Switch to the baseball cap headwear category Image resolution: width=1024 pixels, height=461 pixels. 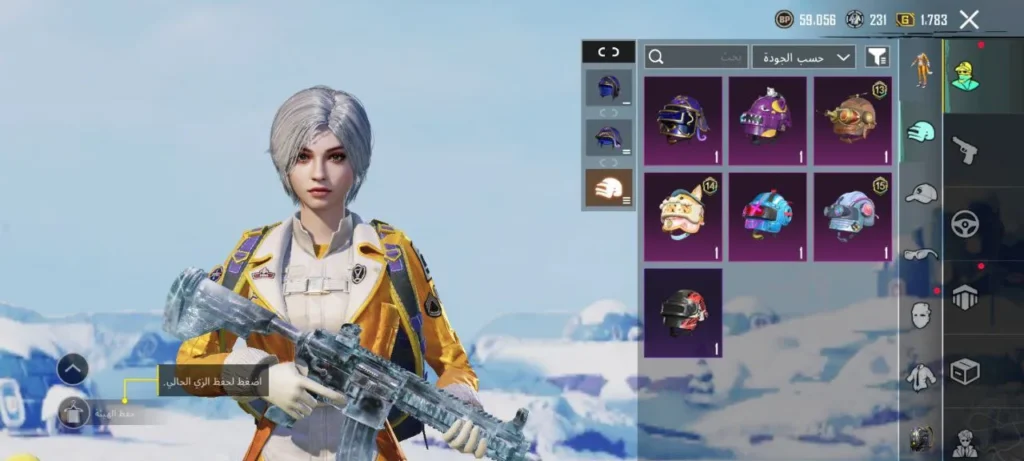click(921, 193)
